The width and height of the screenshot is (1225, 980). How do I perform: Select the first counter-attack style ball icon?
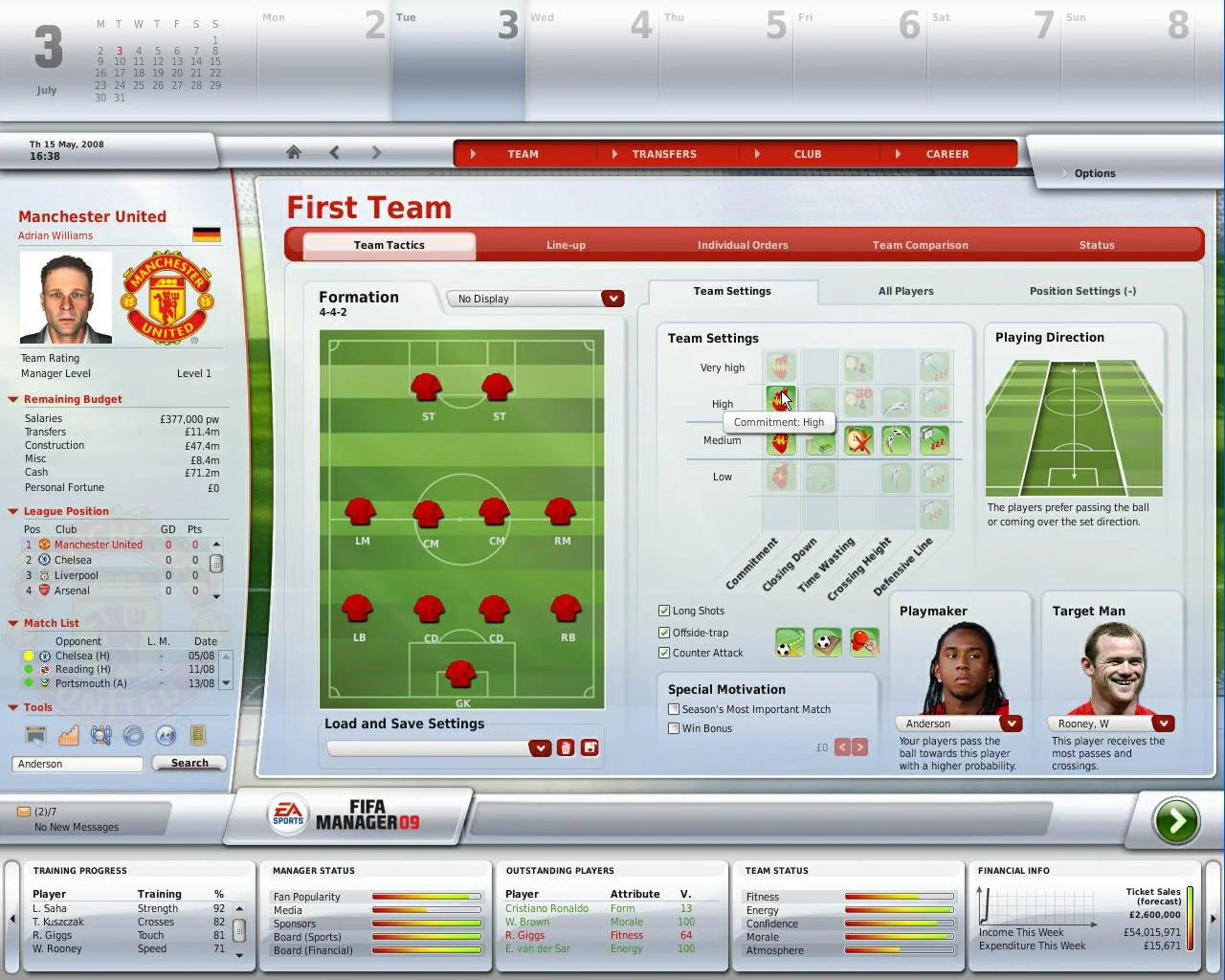[790, 642]
